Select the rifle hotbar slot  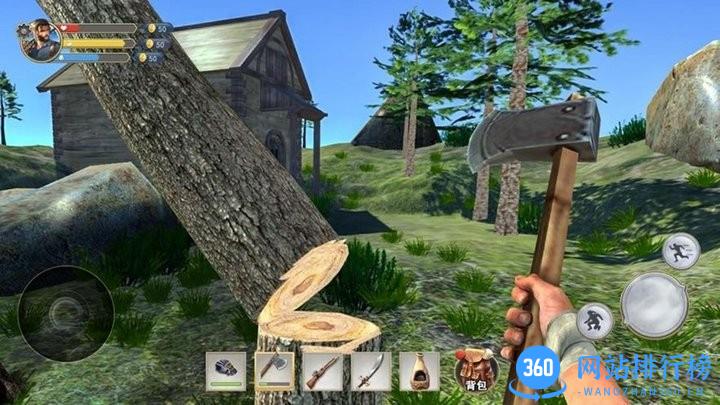322,371
